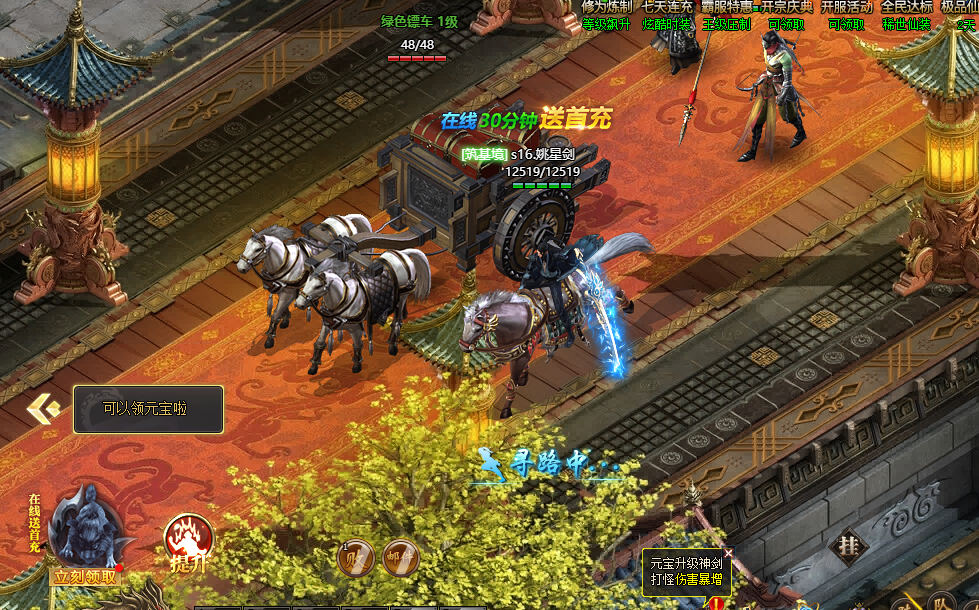Open the 提升 power-up icon
This screenshot has width=979, height=610.
tap(188, 540)
